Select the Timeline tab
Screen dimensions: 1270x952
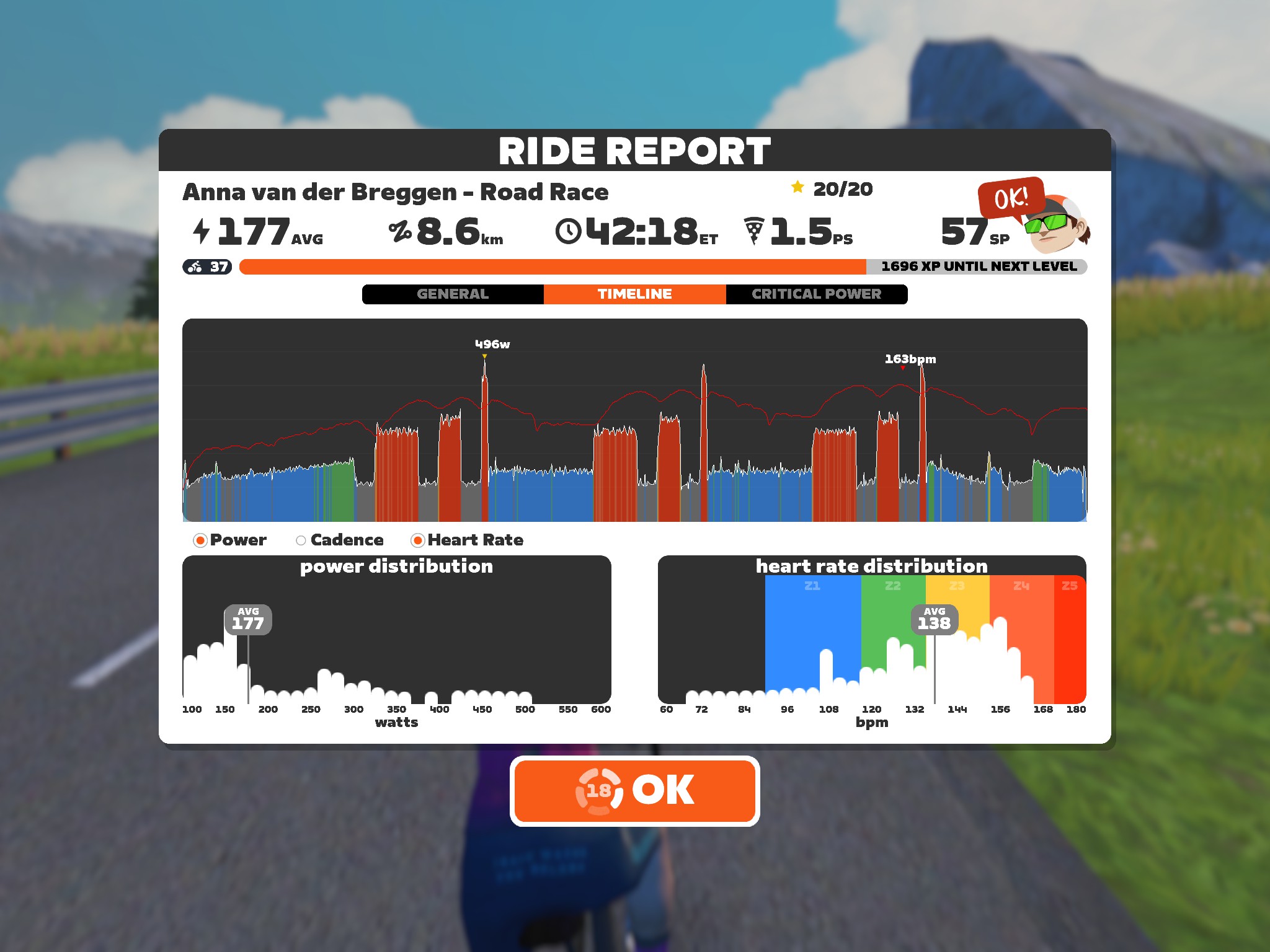(634, 294)
